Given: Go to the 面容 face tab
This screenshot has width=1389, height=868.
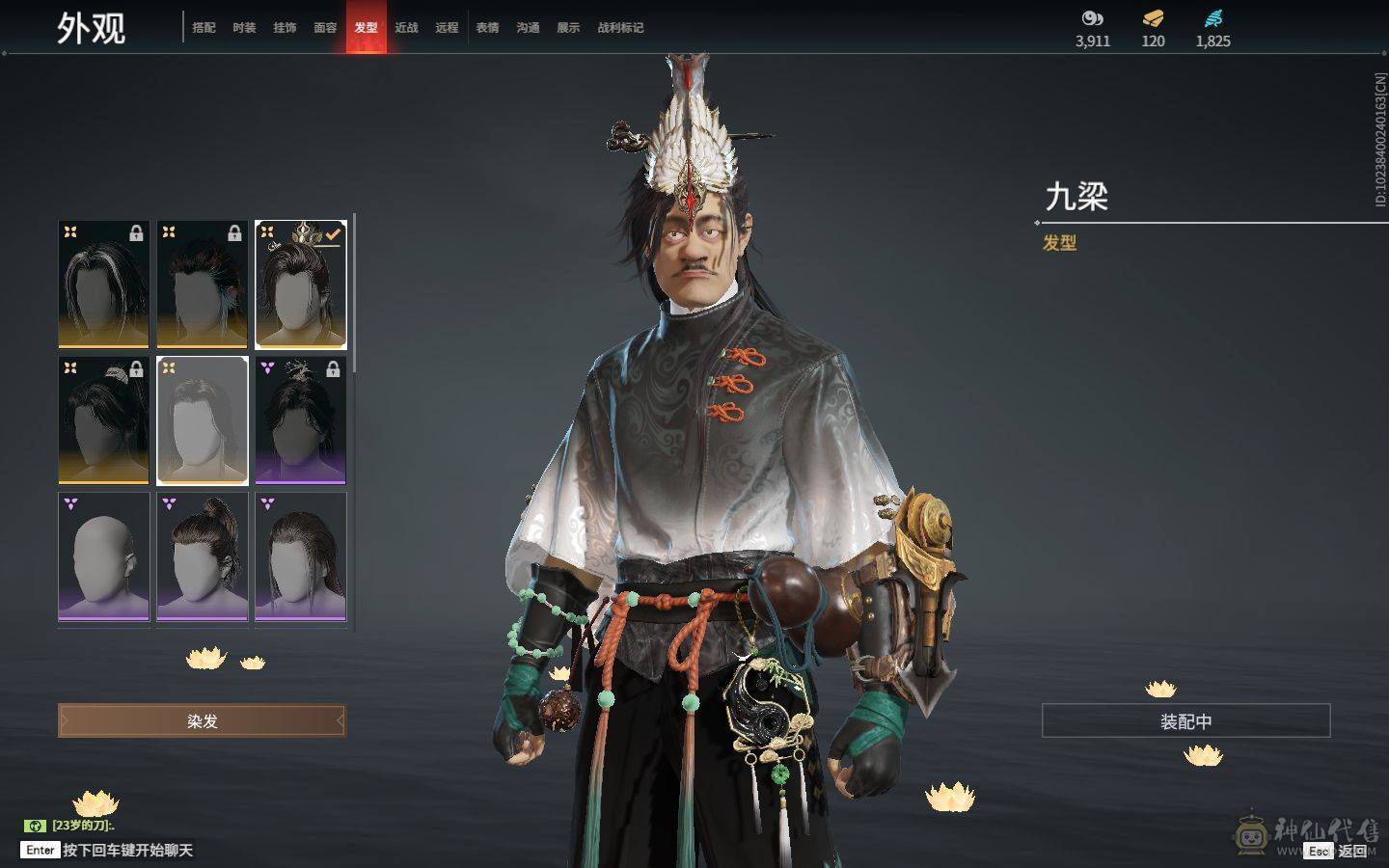Looking at the screenshot, I should [x=325, y=28].
